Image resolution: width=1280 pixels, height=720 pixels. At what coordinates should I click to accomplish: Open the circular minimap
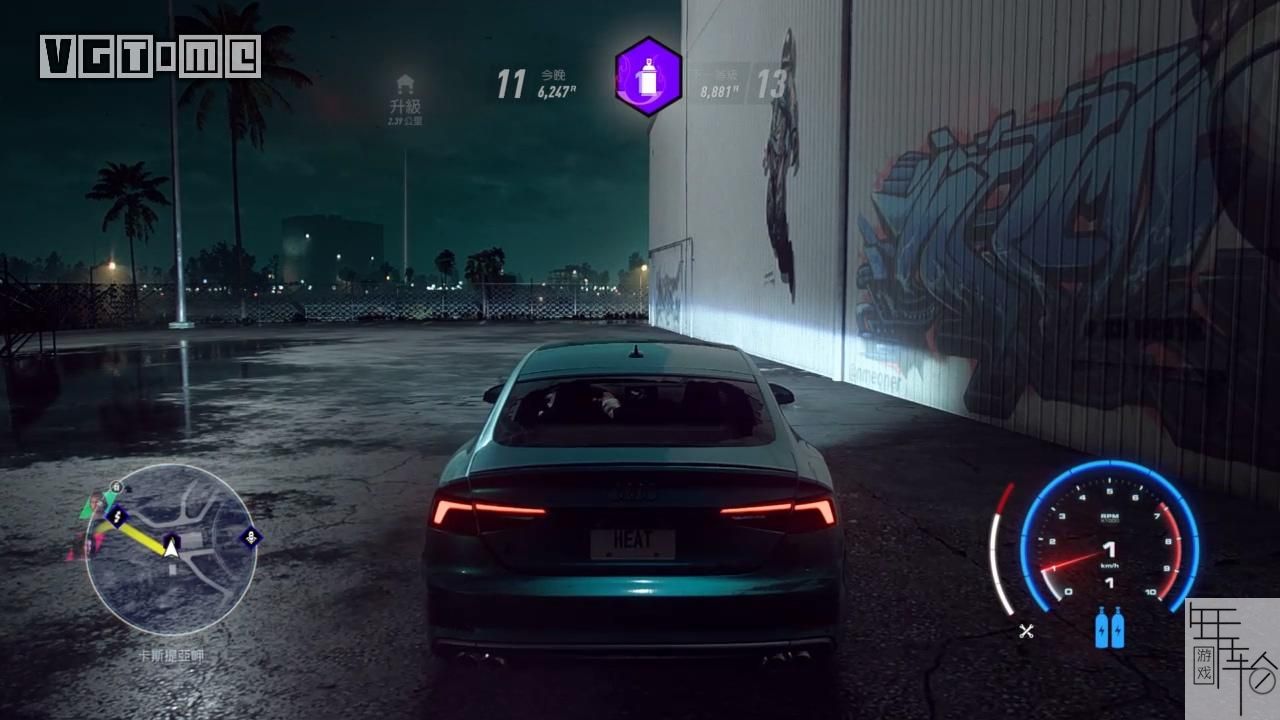pos(171,549)
